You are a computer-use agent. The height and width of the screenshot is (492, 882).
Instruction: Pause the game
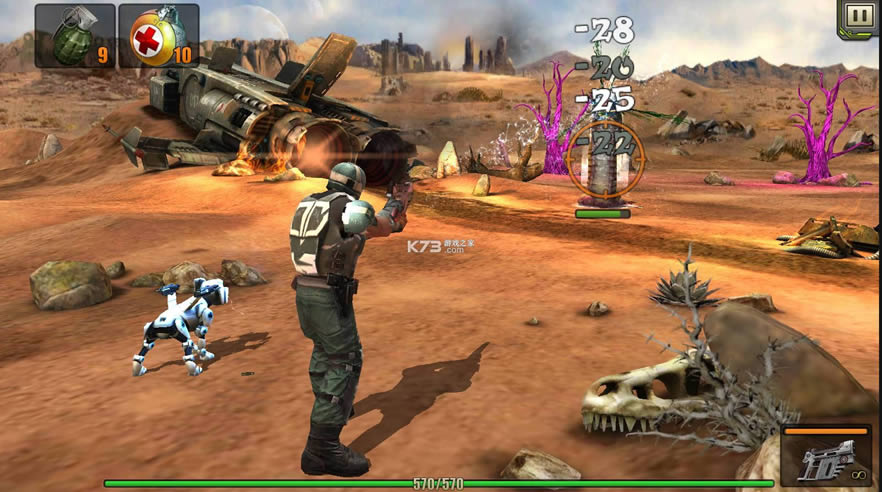(x=858, y=17)
